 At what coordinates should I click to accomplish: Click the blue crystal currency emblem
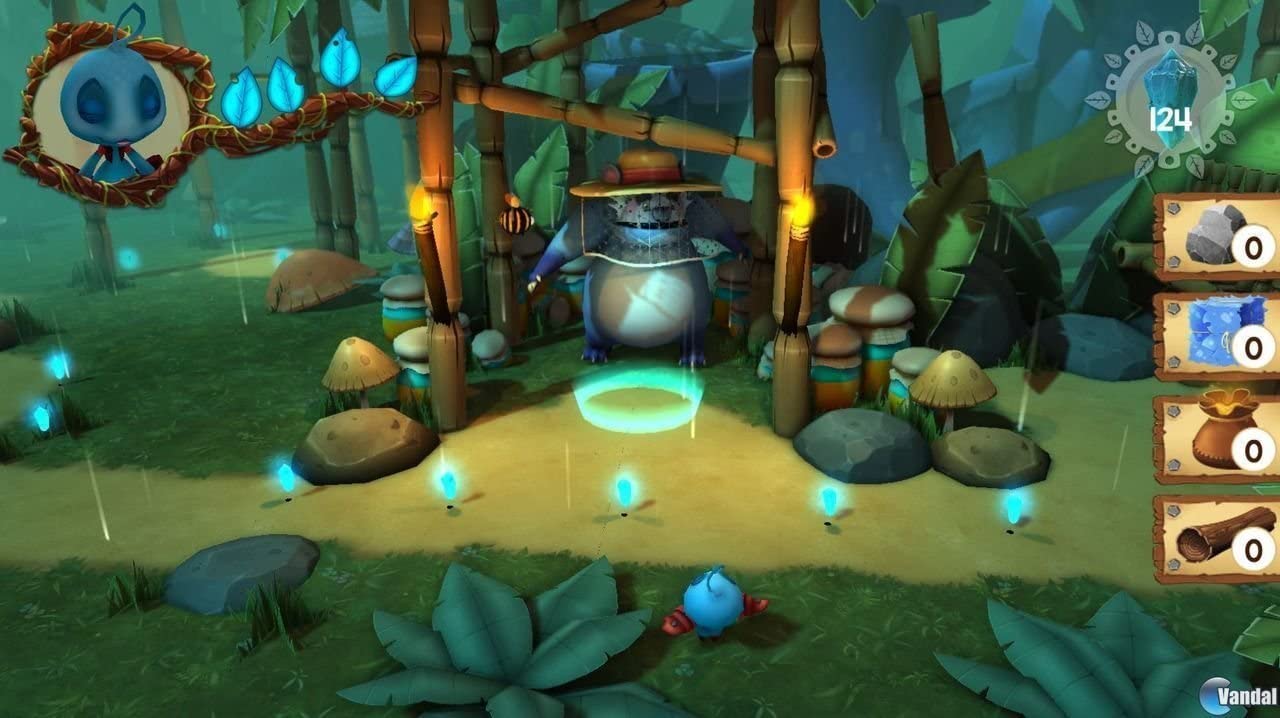(1170, 100)
